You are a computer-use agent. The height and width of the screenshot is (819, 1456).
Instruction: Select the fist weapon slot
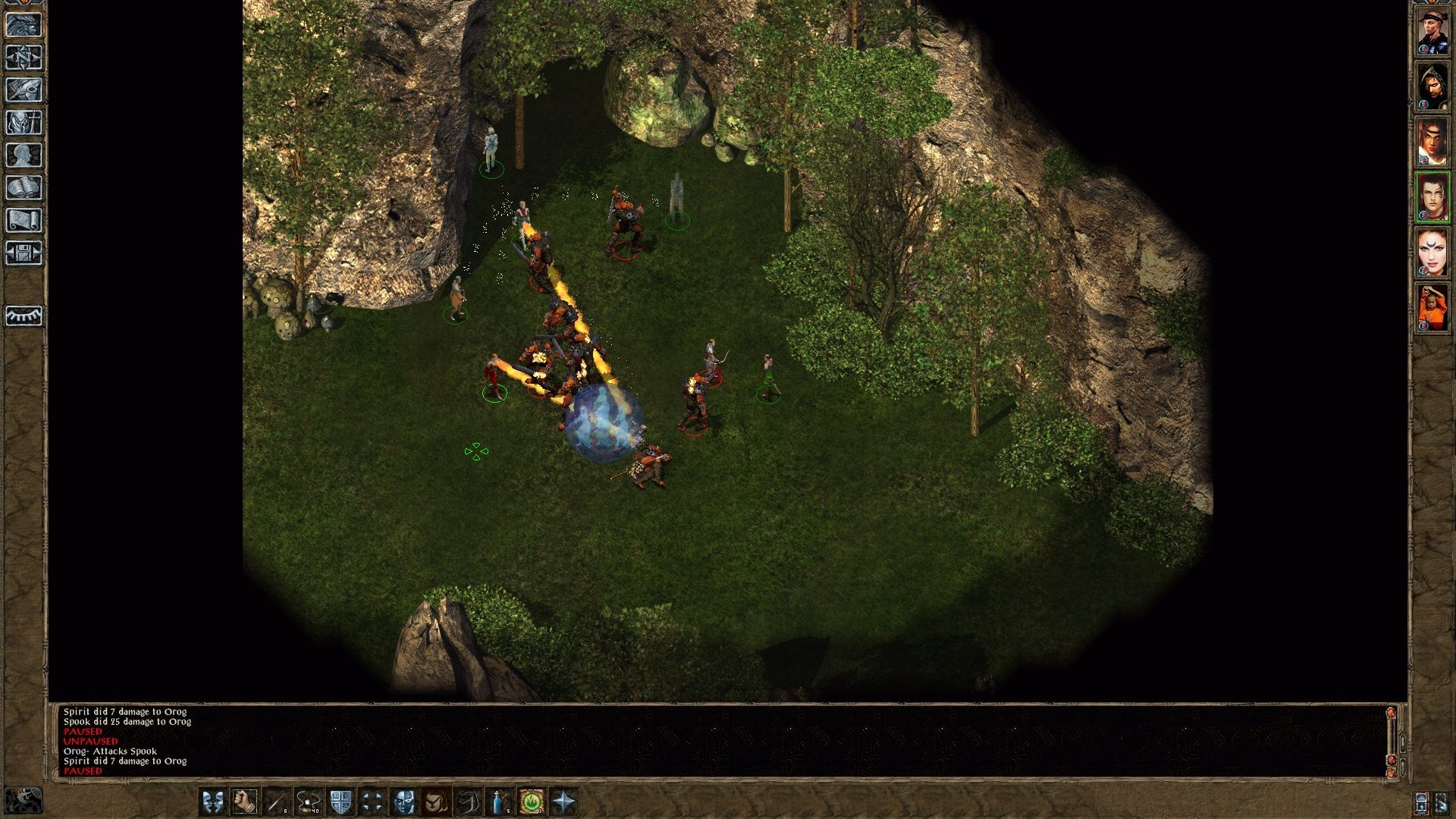tap(245, 802)
